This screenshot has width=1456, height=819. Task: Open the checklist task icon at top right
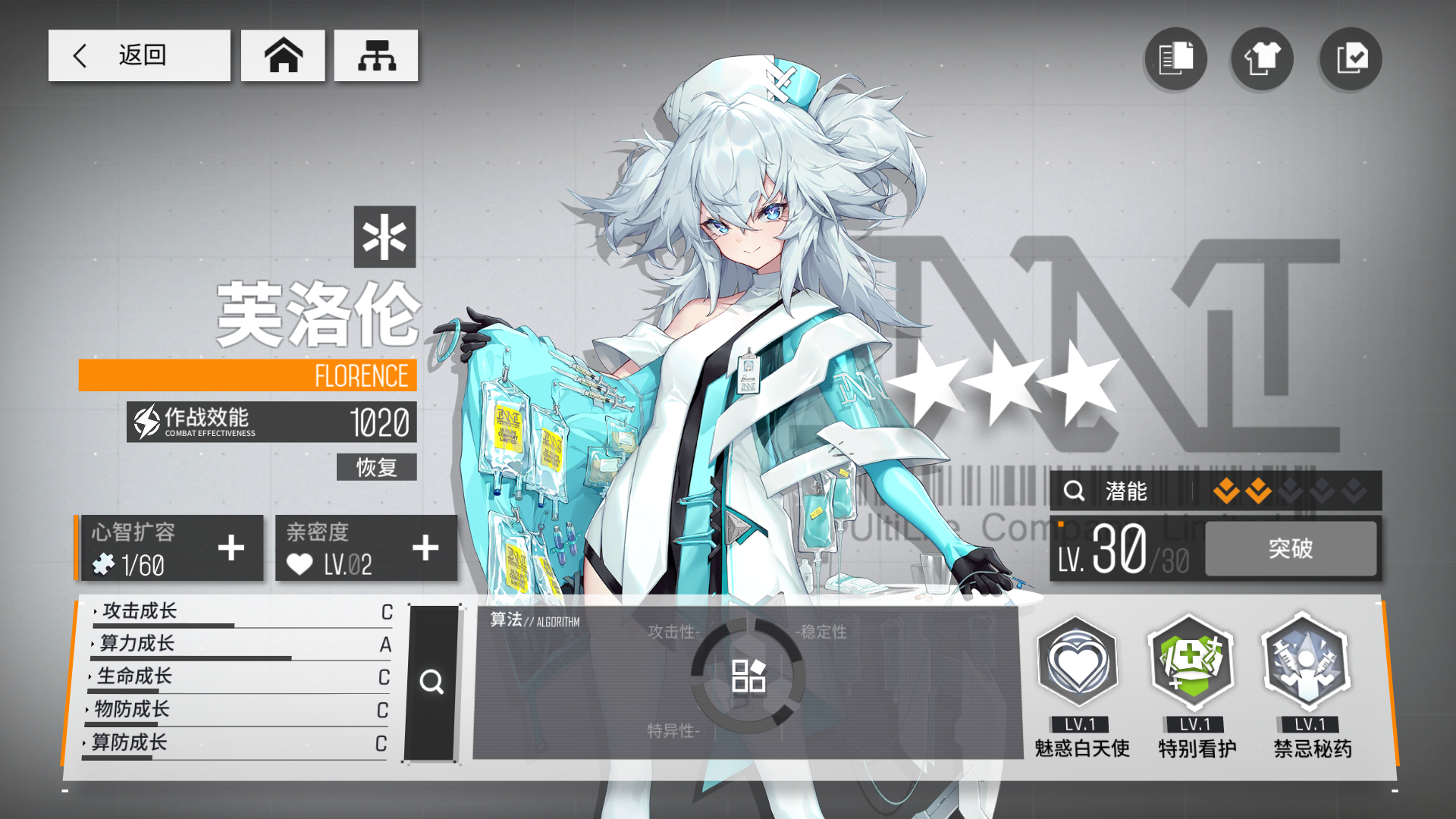pos(1350,58)
